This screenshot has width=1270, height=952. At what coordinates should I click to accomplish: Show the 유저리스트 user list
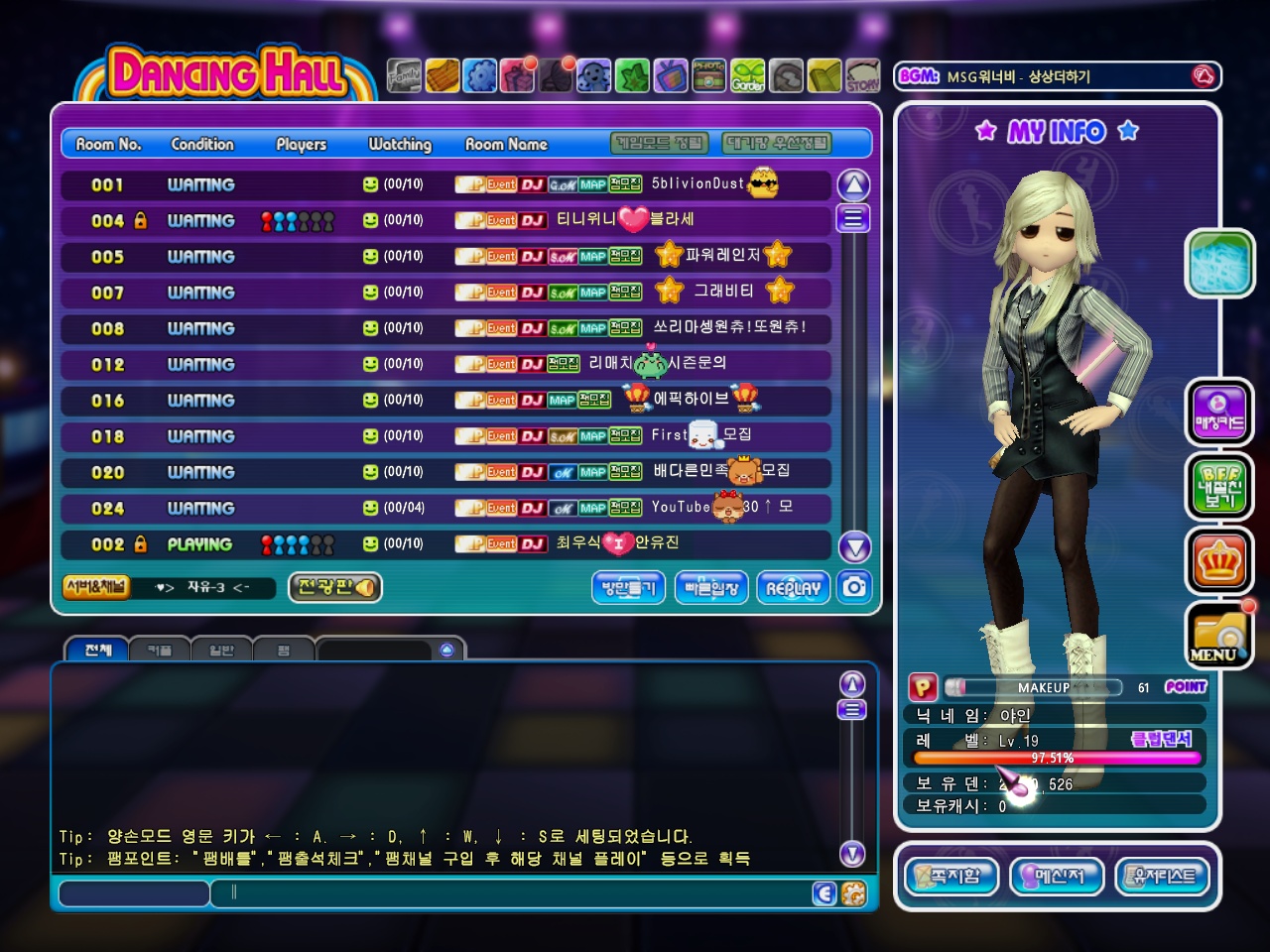(1163, 877)
